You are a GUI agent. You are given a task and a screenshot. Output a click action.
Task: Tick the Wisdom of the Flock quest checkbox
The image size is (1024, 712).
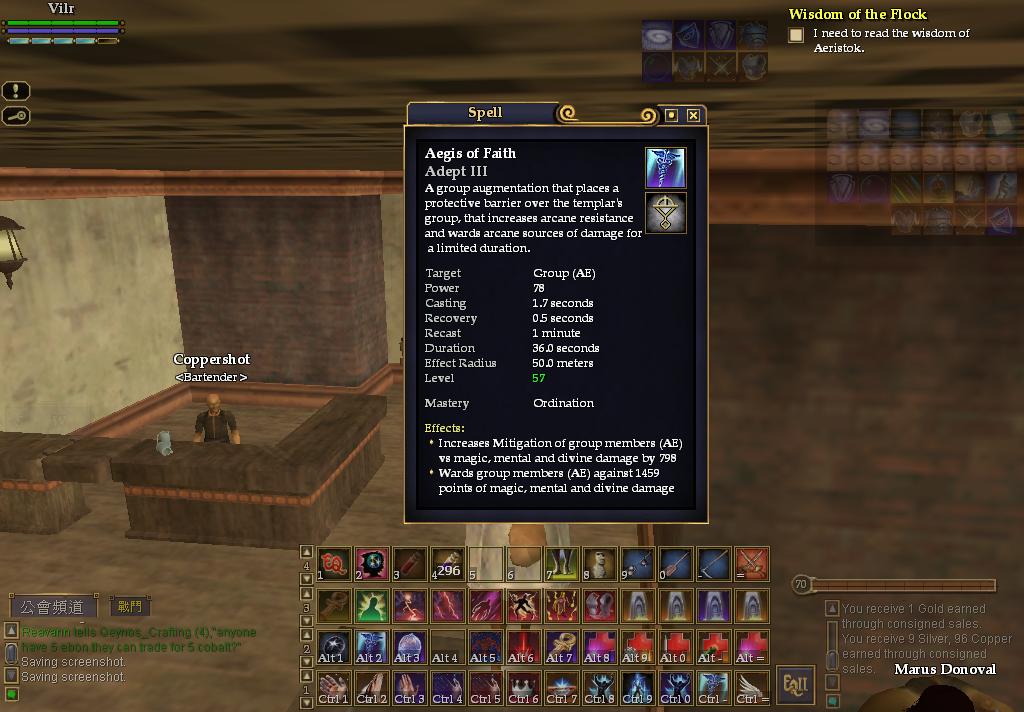coord(796,36)
